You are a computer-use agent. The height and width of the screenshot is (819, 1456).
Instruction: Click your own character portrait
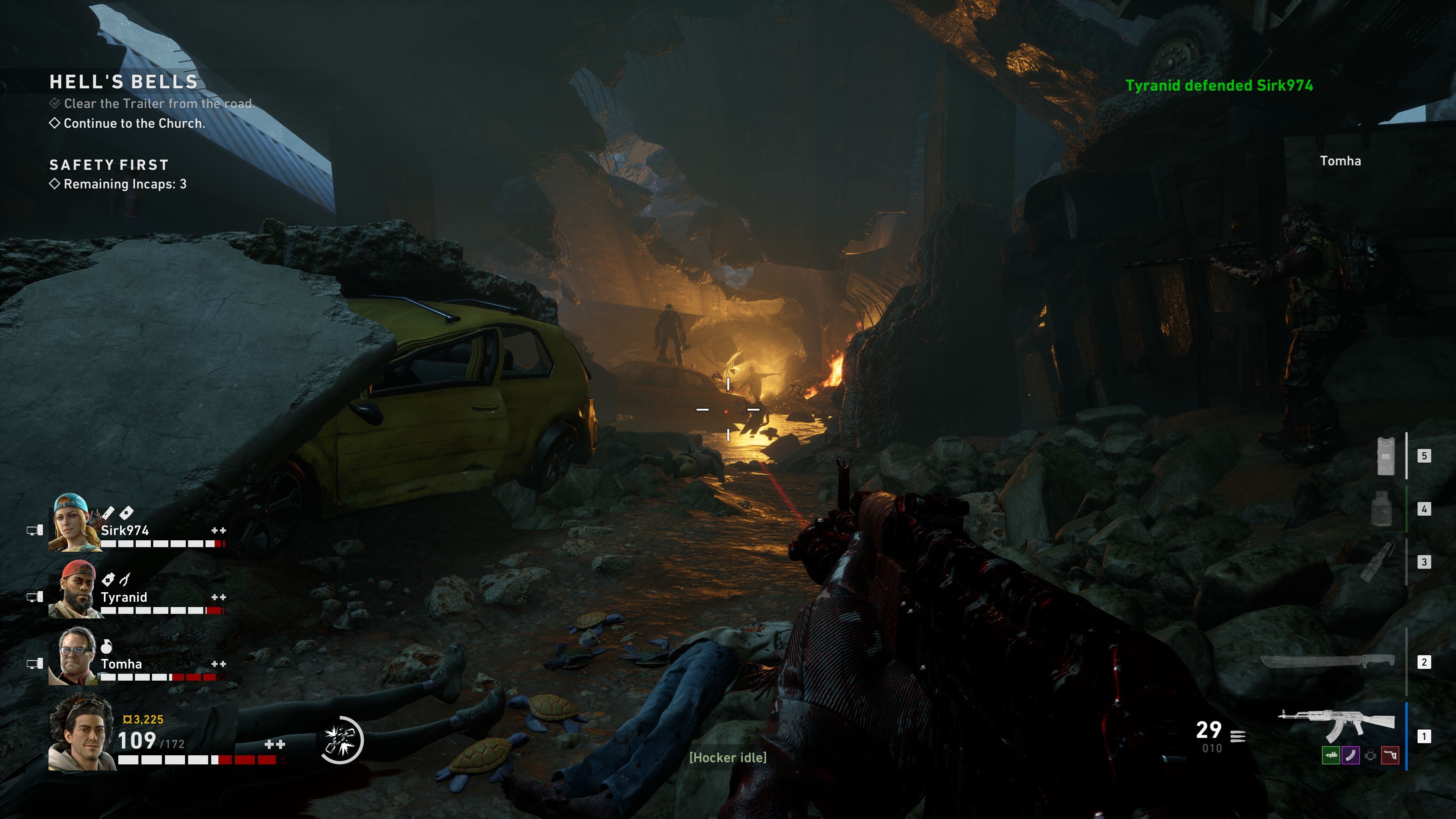82,732
